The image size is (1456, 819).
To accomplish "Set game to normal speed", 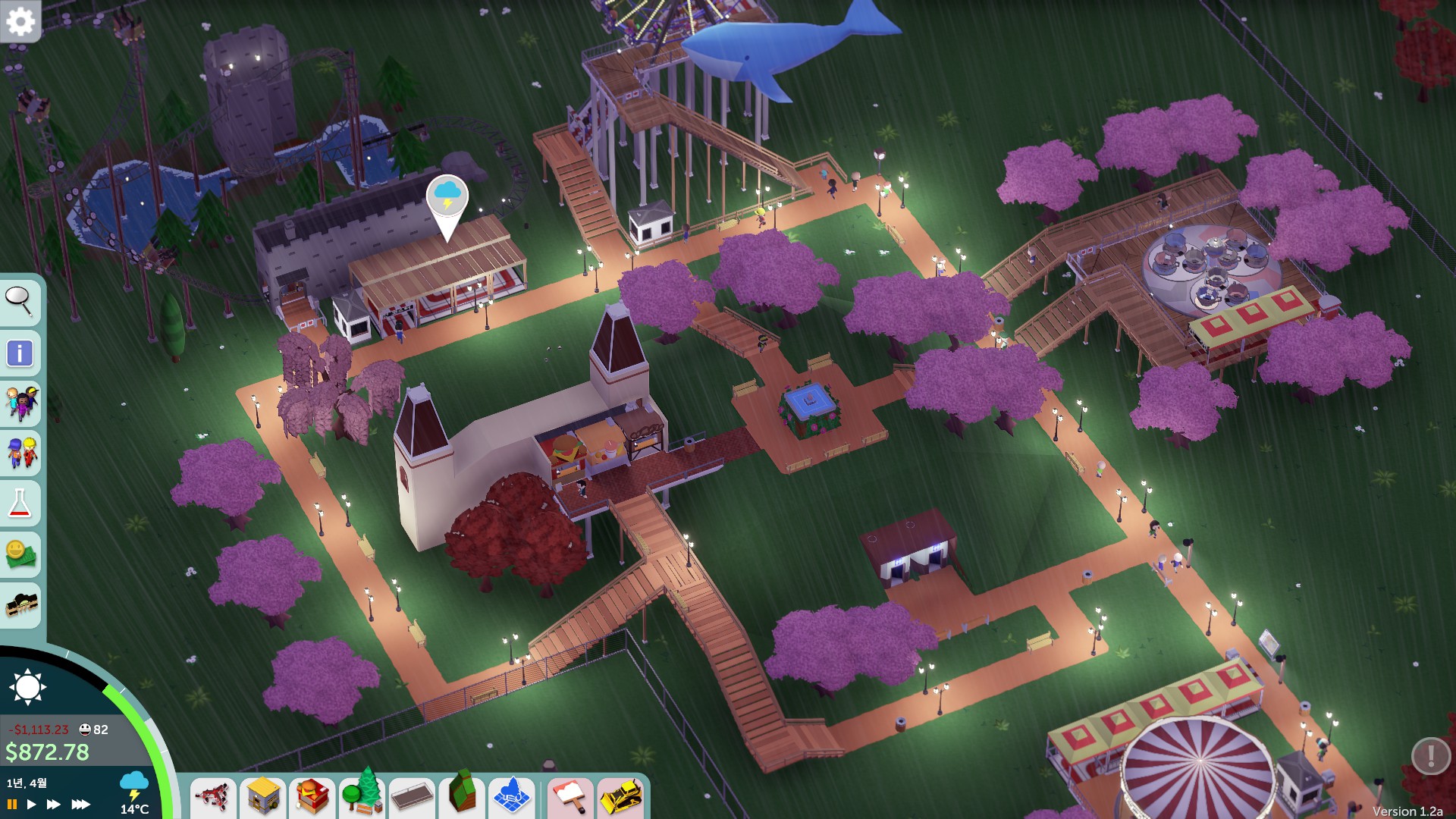I will coord(31,804).
